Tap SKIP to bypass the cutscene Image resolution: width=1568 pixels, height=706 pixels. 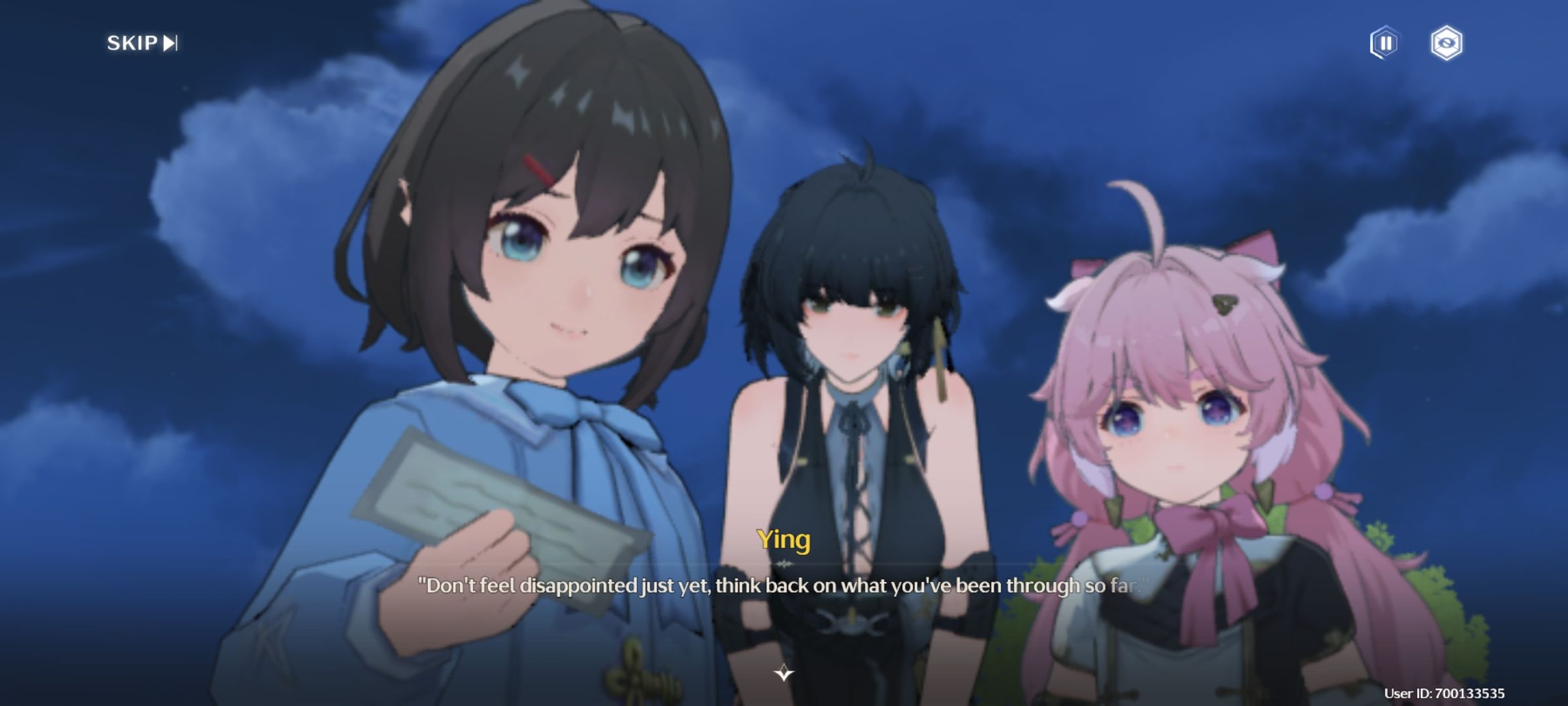131,44
